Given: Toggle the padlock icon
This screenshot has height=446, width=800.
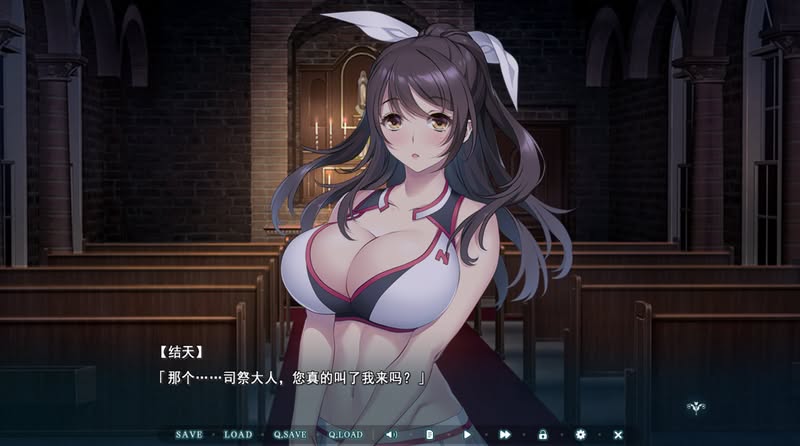Looking at the screenshot, I should click(x=543, y=435).
